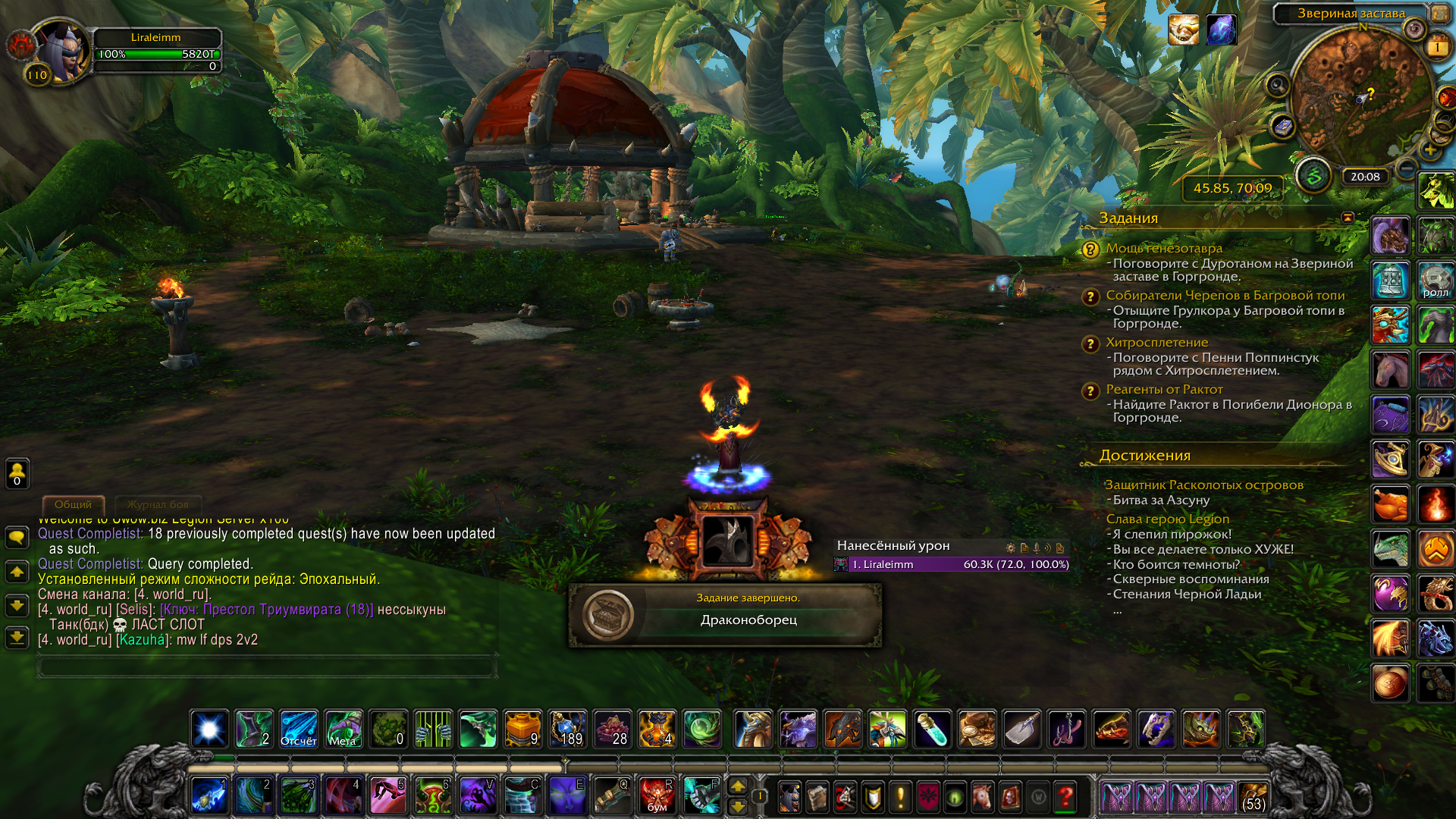The height and width of the screenshot is (819, 1456).
Task: Open the mount collection horse icon
Action: (x=981, y=796)
